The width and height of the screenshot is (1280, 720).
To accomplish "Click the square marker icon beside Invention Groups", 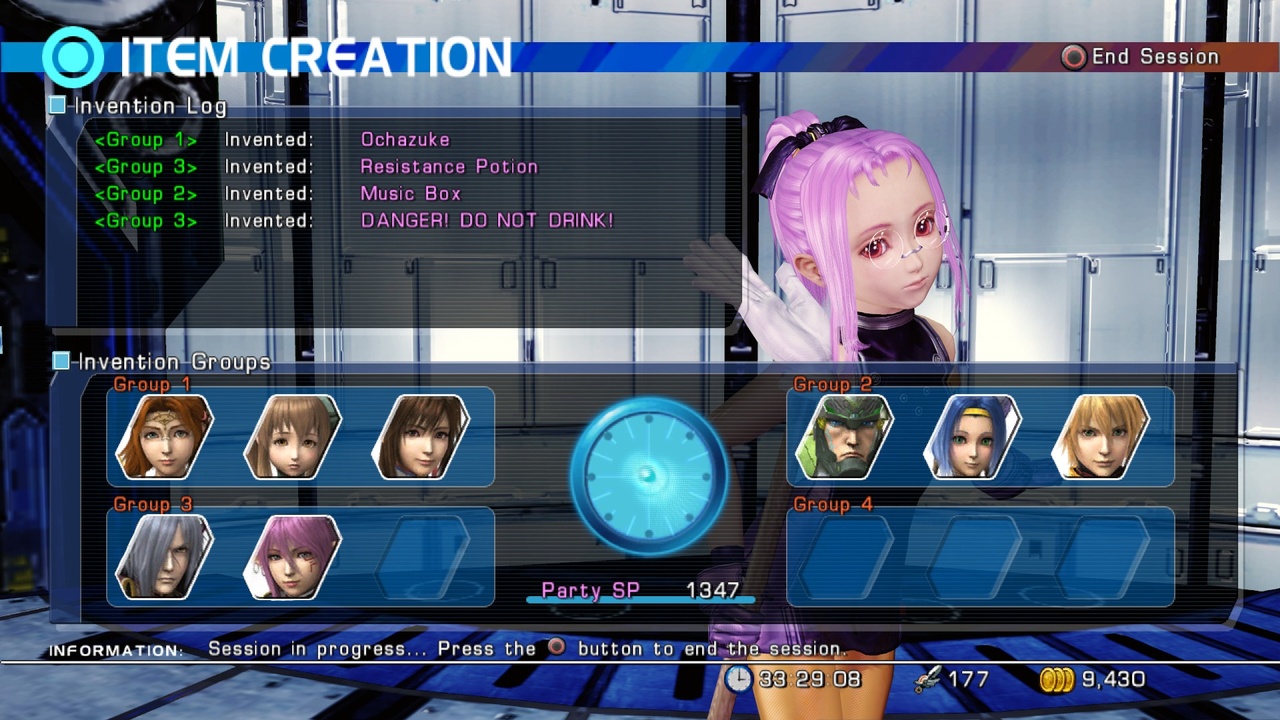I will coord(60,361).
